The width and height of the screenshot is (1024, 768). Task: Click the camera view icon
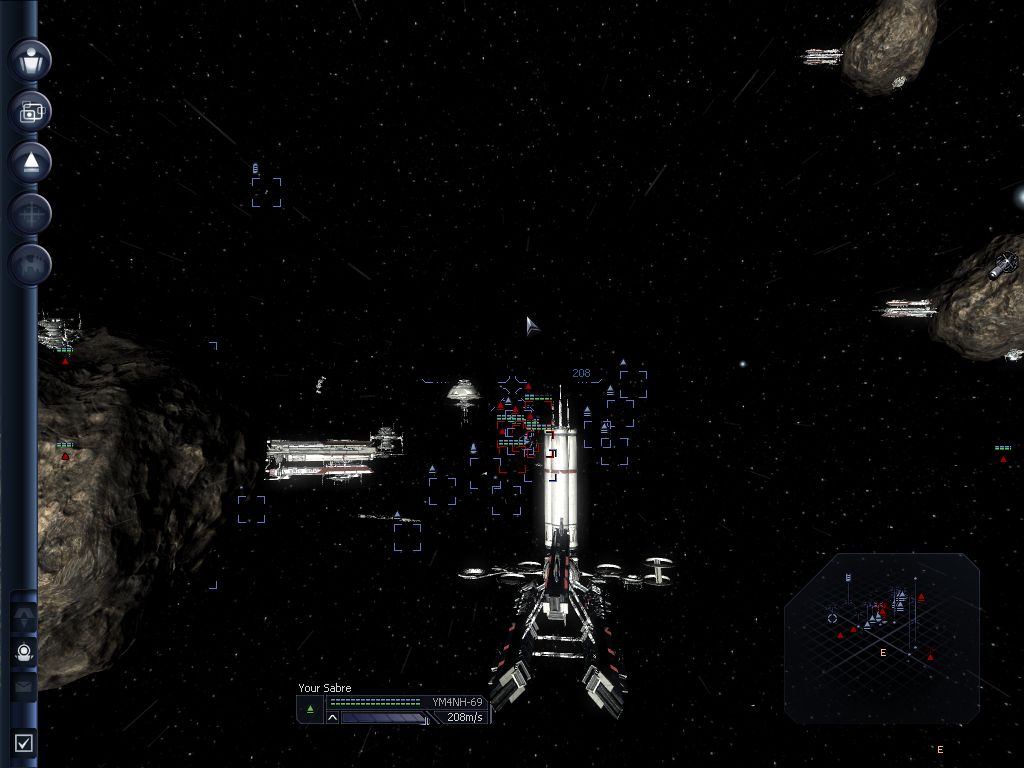(30, 111)
